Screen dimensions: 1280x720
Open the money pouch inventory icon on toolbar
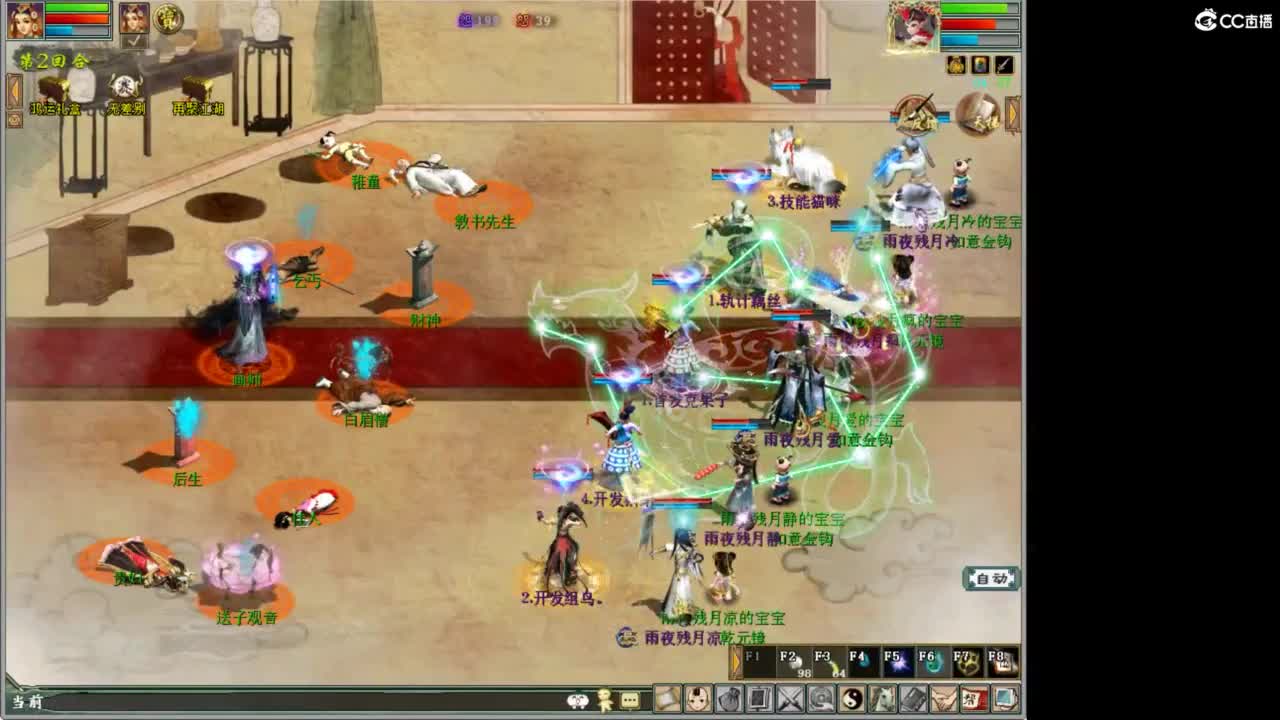click(x=731, y=697)
